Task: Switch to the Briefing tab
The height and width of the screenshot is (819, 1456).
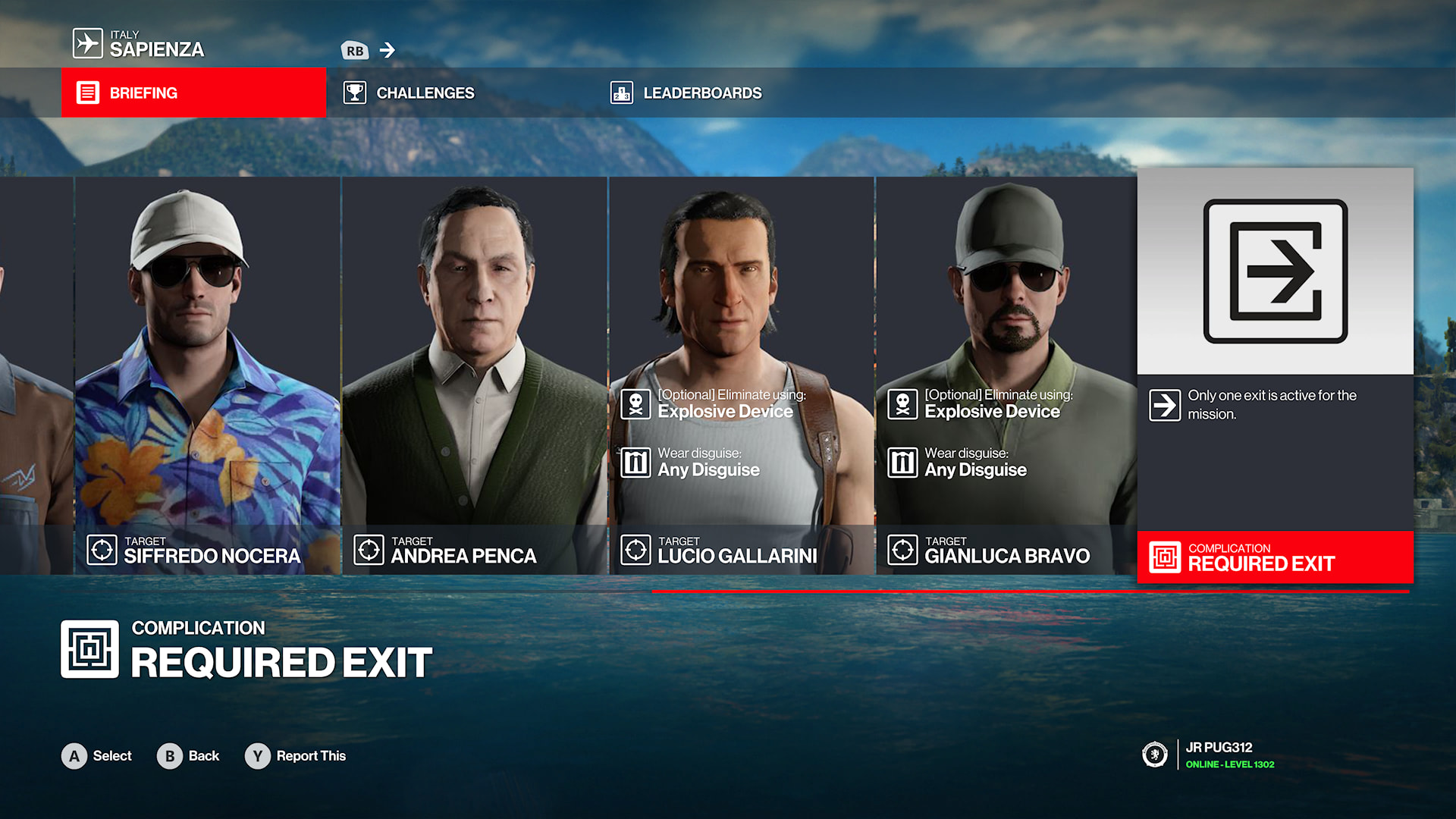Action: pos(193,93)
